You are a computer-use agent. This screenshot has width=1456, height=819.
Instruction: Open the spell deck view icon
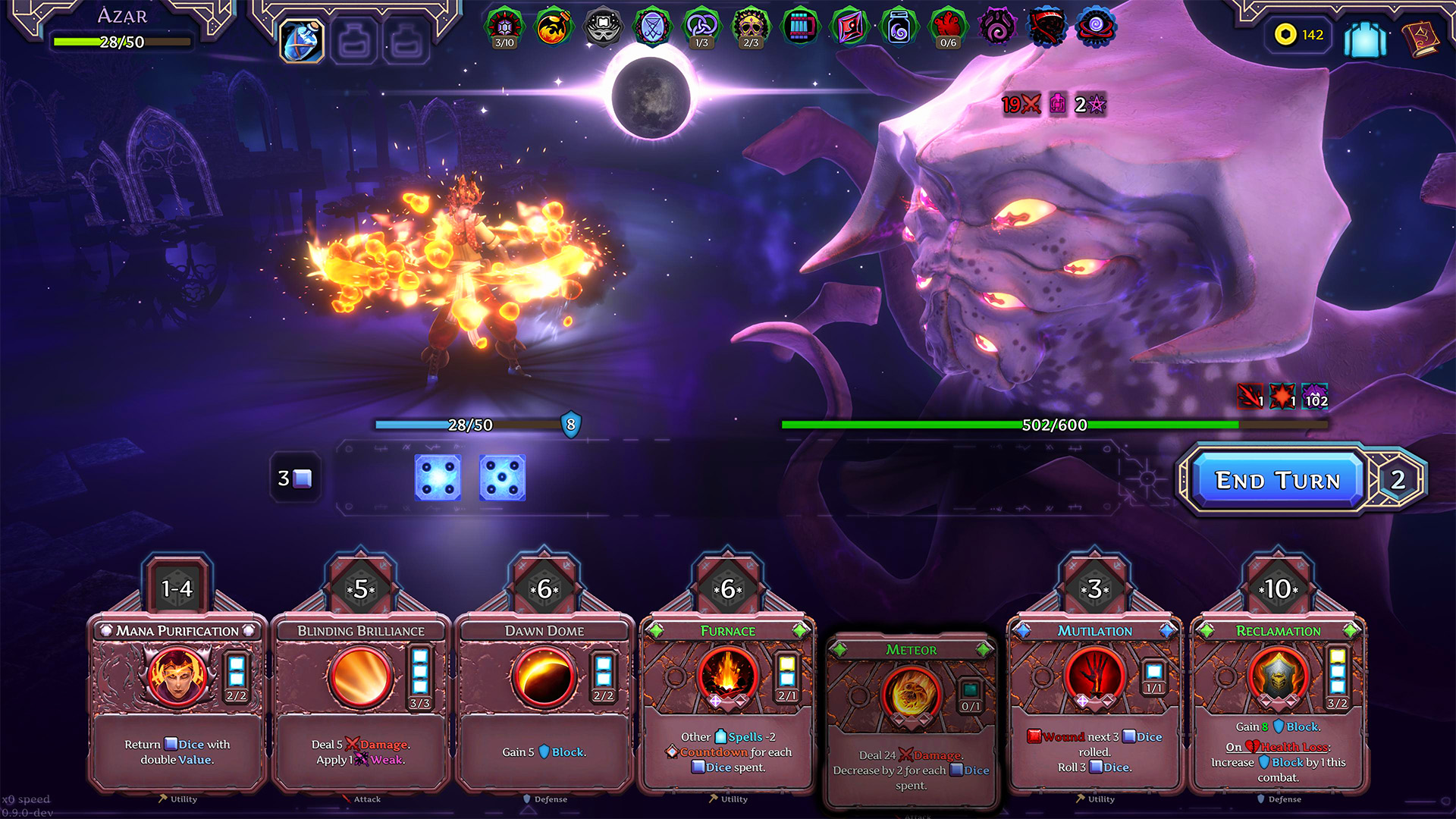[1365, 38]
